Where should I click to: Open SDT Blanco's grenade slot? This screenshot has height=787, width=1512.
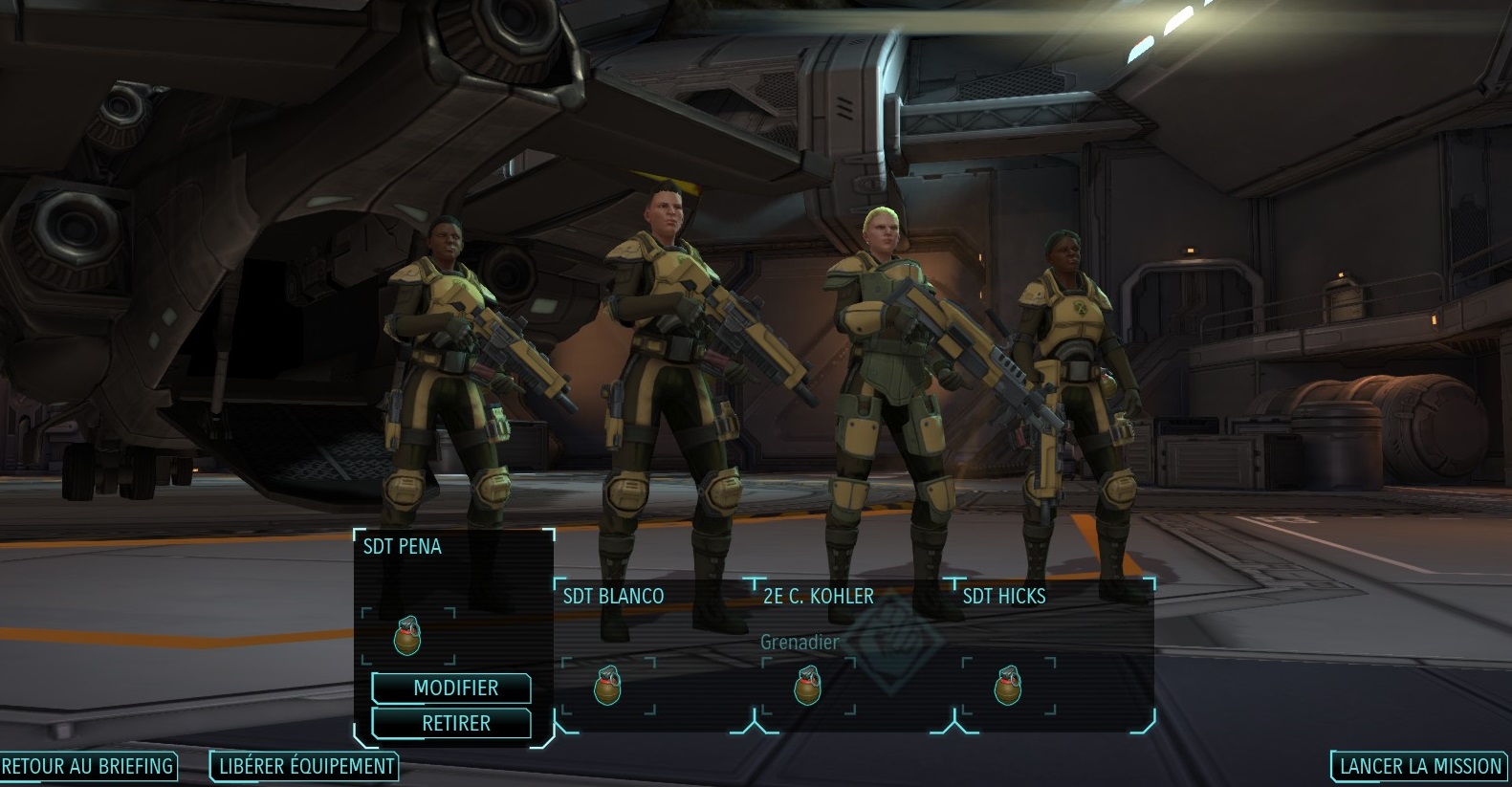pos(607,686)
